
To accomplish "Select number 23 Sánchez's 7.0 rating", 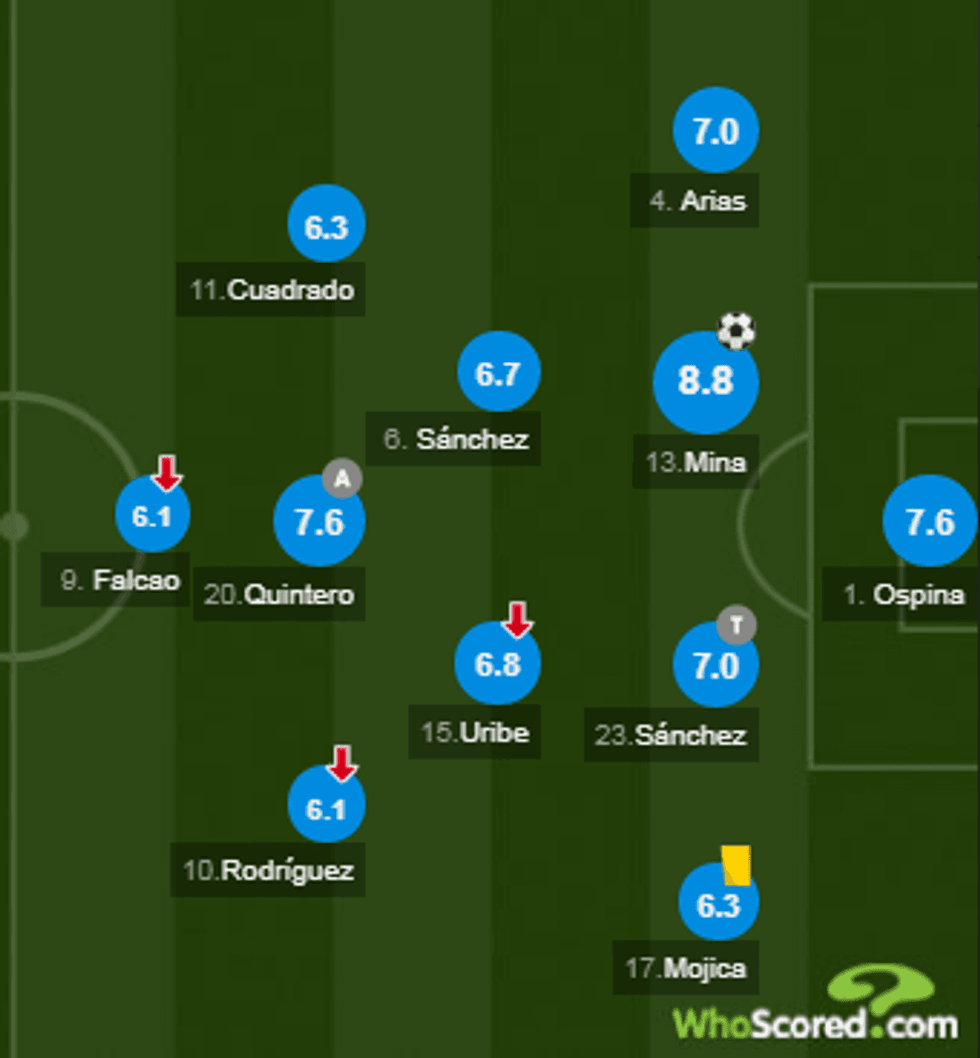I will 716,665.
